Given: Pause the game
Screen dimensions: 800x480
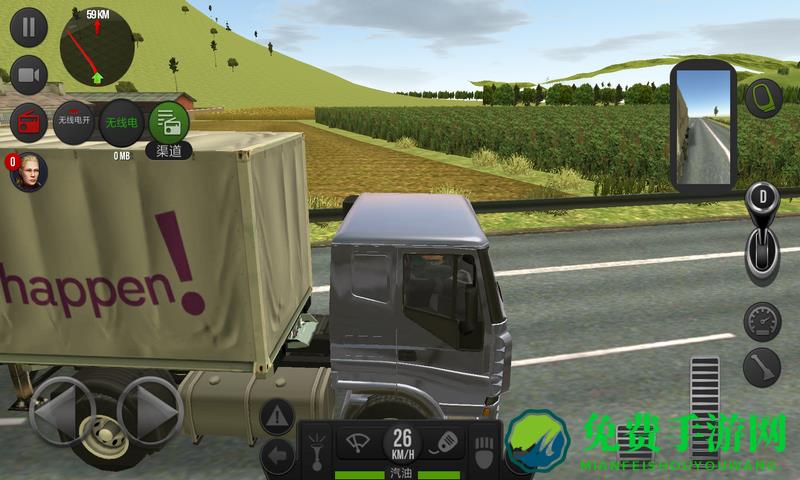Looking at the screenshot, I should [29, 28].
